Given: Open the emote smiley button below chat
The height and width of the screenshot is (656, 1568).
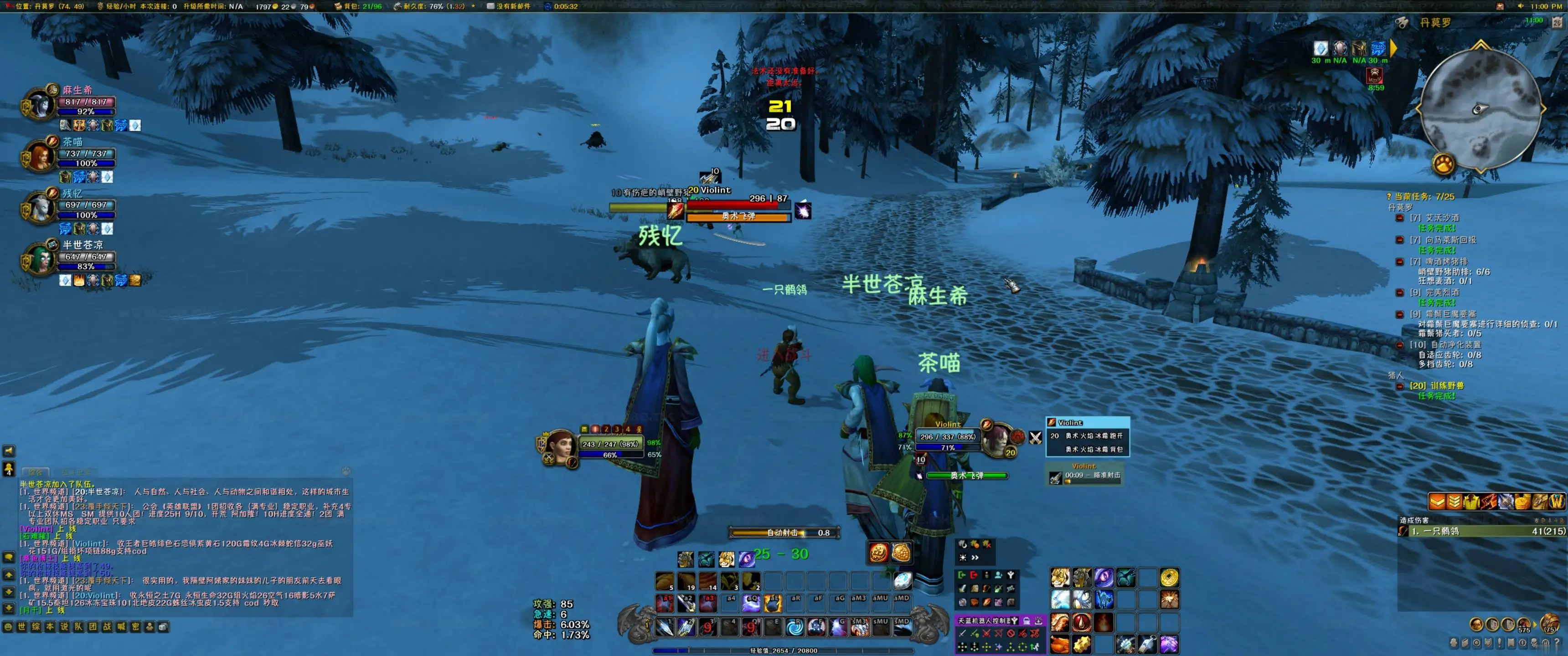Looking at the screenshot, I should (8, 626).
